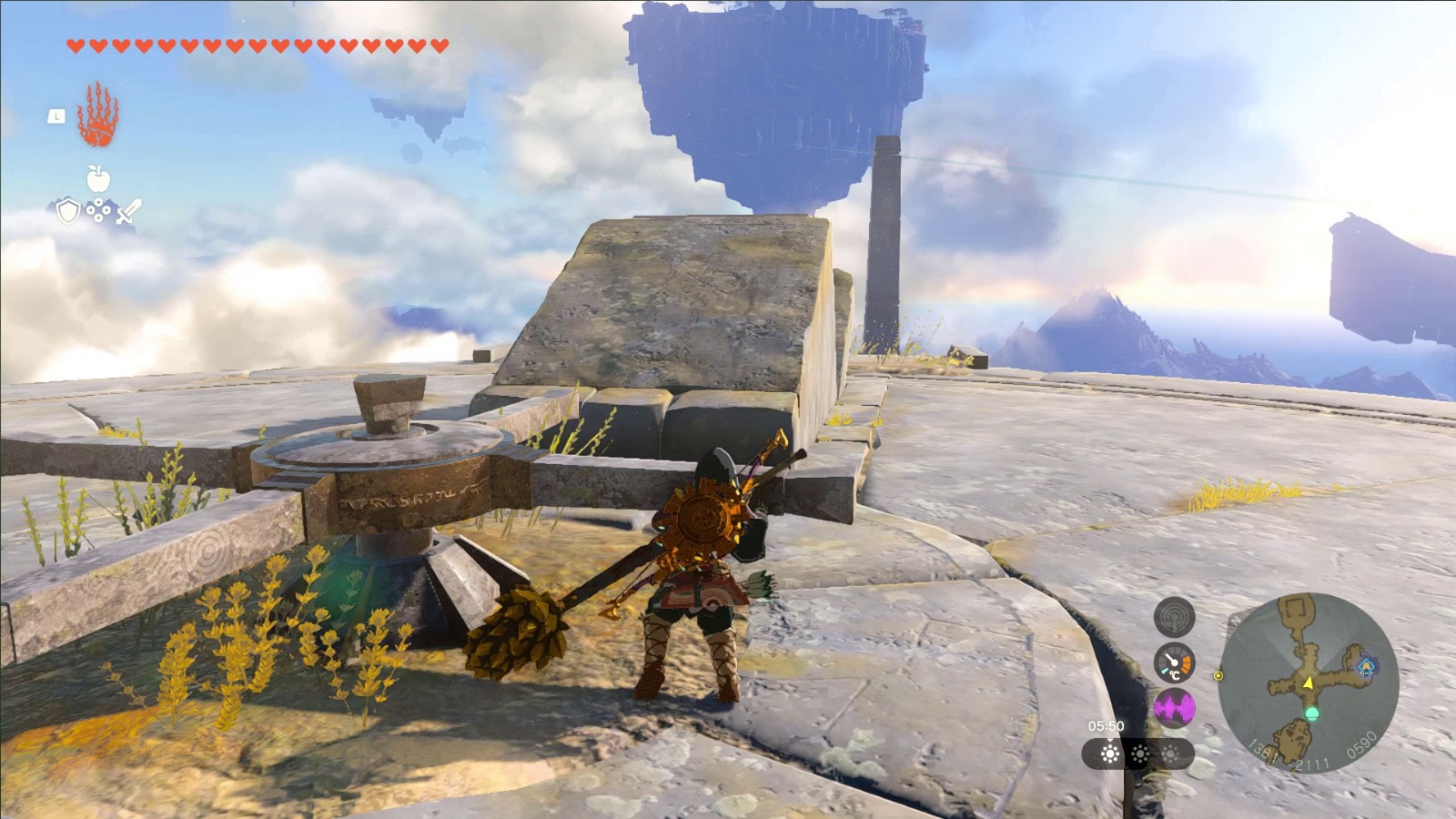
Task: Select the purple noise level meter
Action: [x=1175, y=708]
